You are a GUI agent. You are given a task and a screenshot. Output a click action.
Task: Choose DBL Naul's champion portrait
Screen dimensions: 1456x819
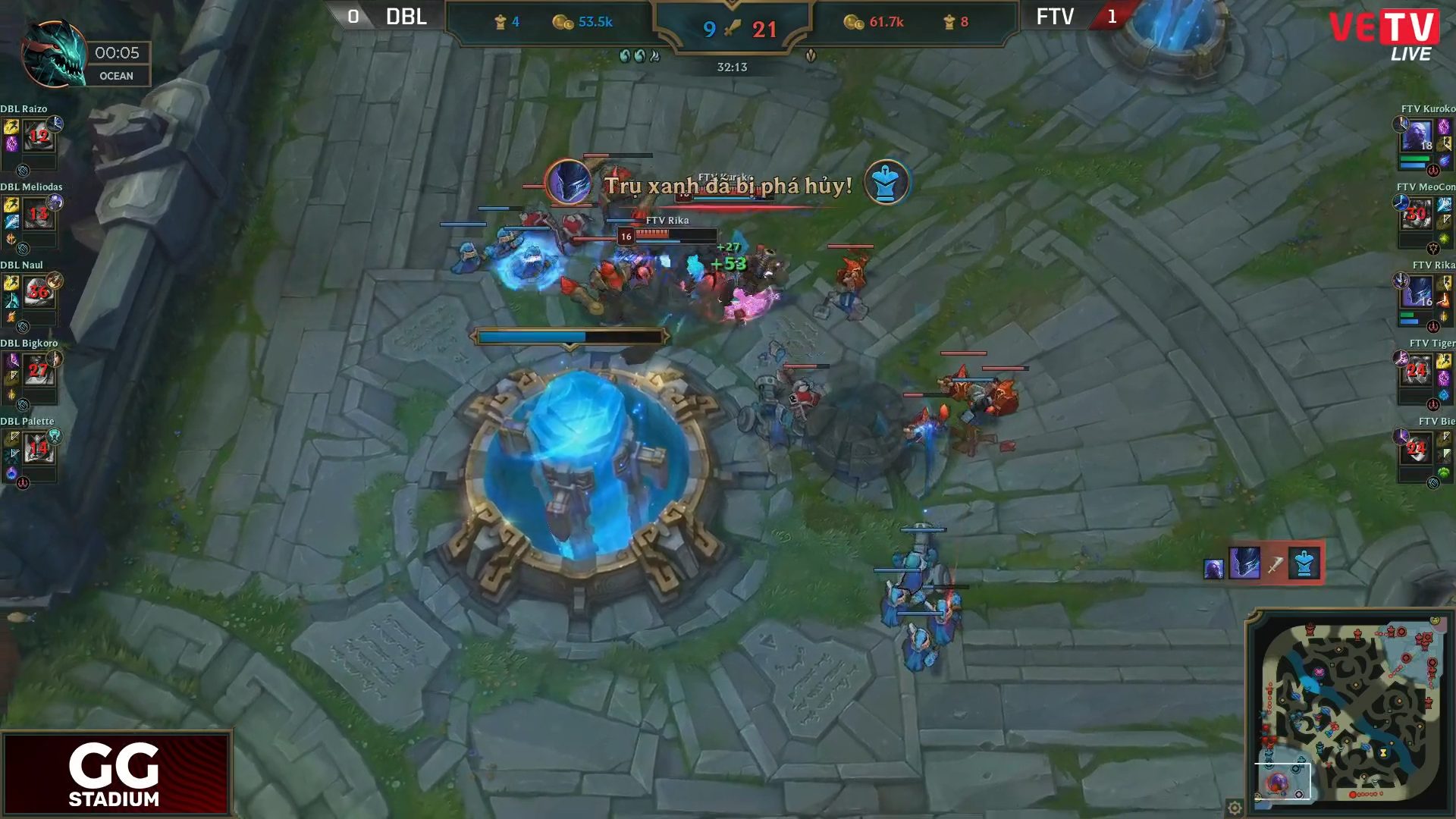point(39,293)
